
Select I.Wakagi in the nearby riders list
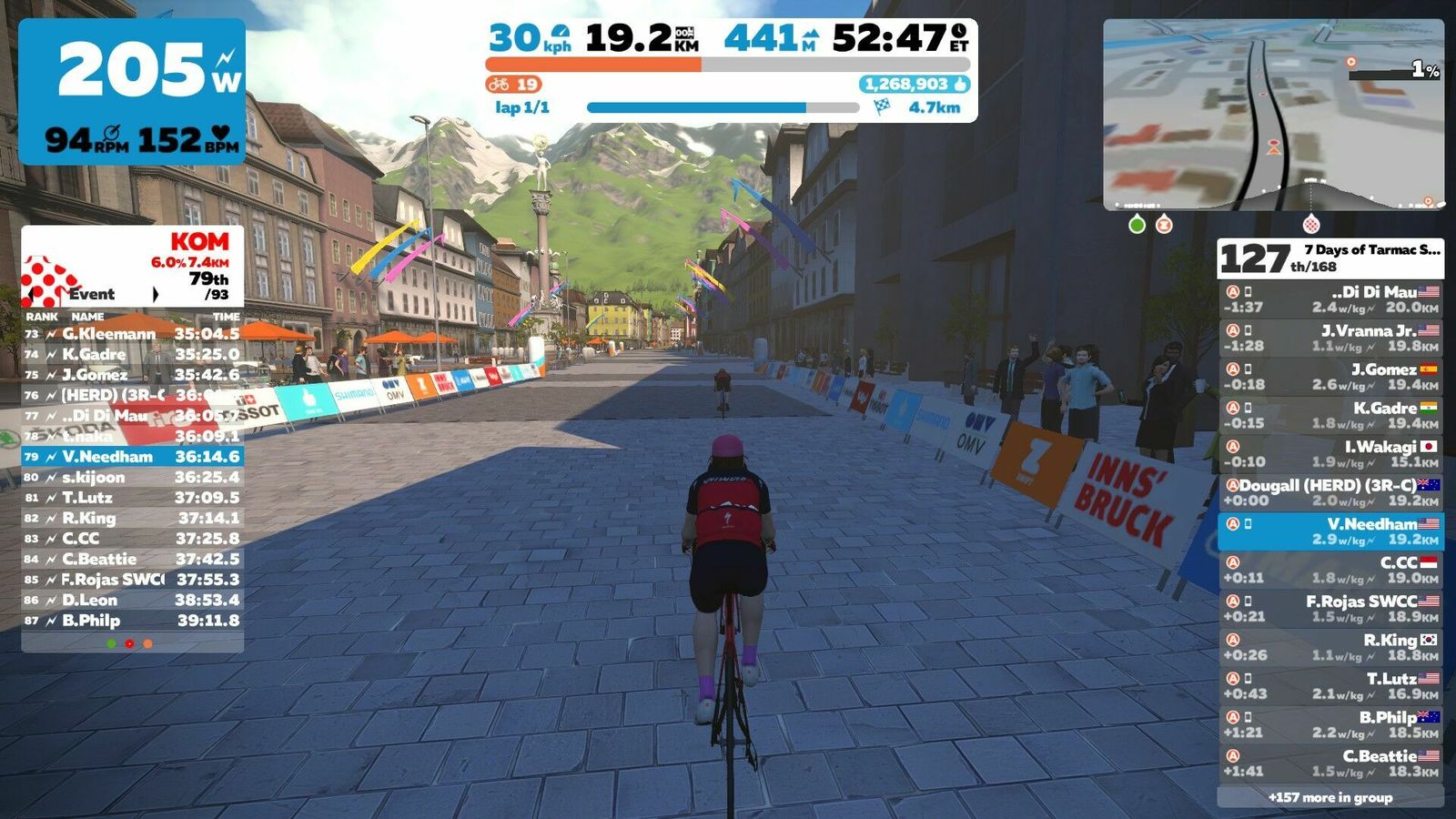(1330, 454)
